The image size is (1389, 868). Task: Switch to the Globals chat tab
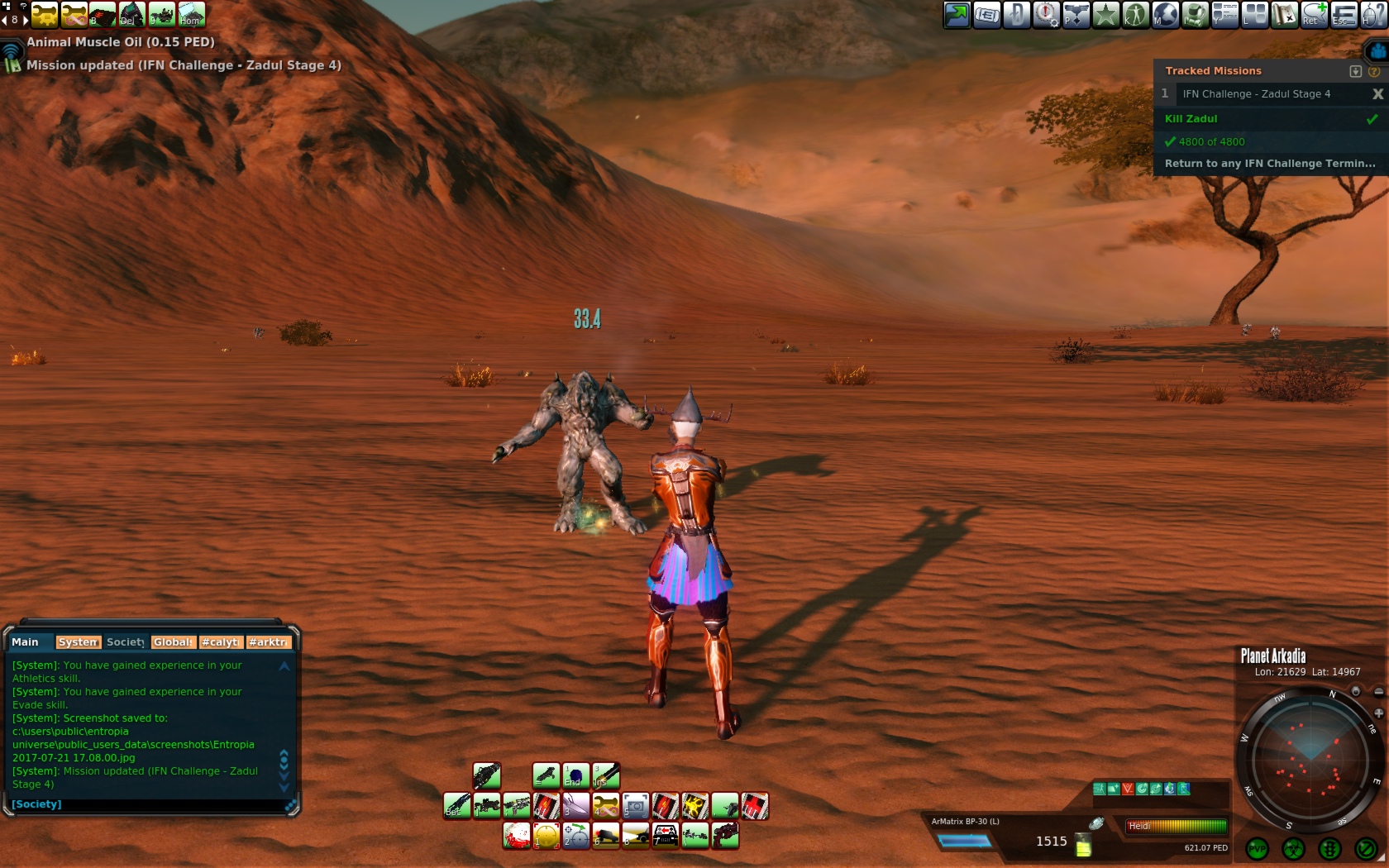pyautogui.click(x=173, y=642)
